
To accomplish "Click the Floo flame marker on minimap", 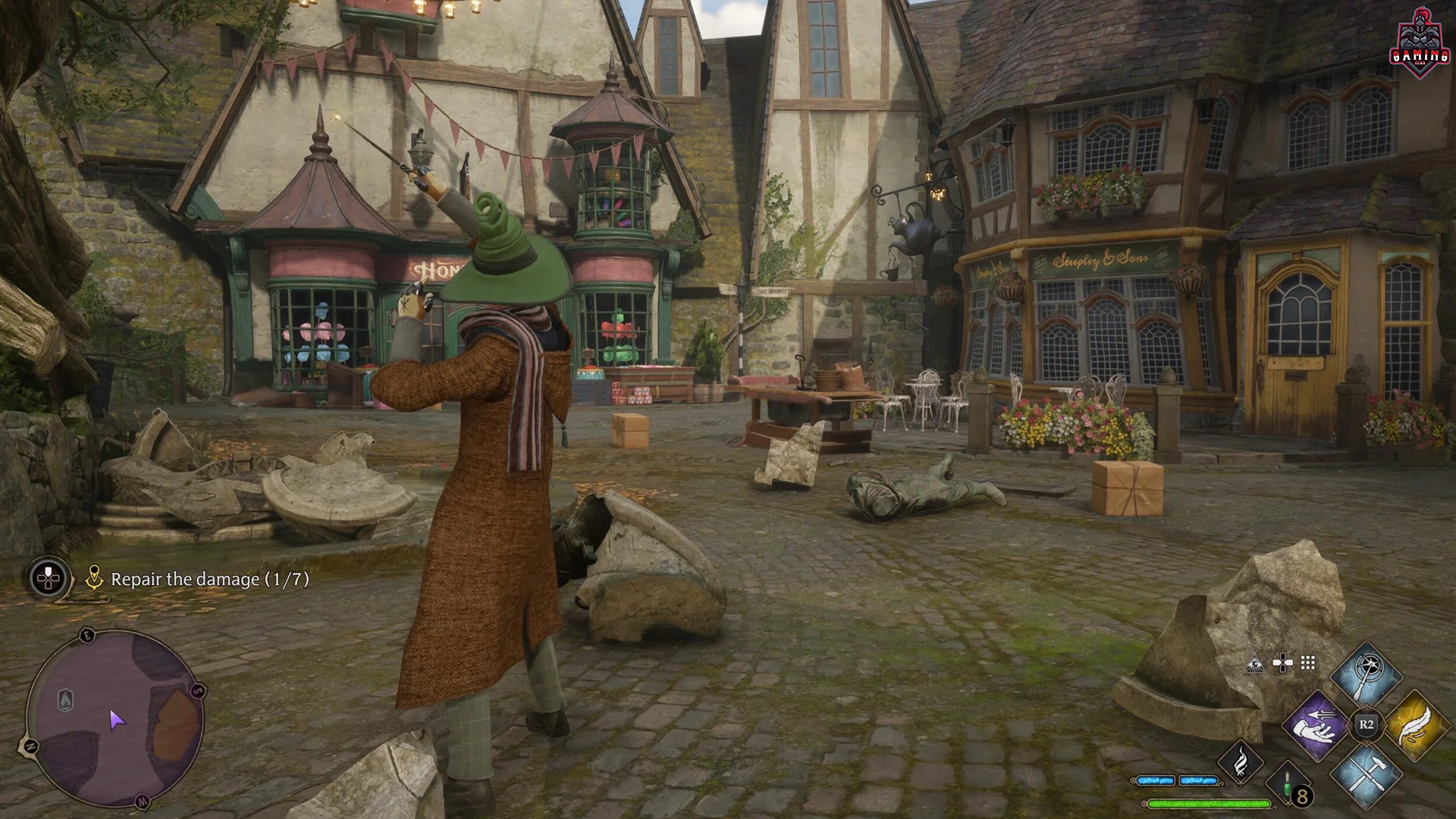I will coord(66,699).
